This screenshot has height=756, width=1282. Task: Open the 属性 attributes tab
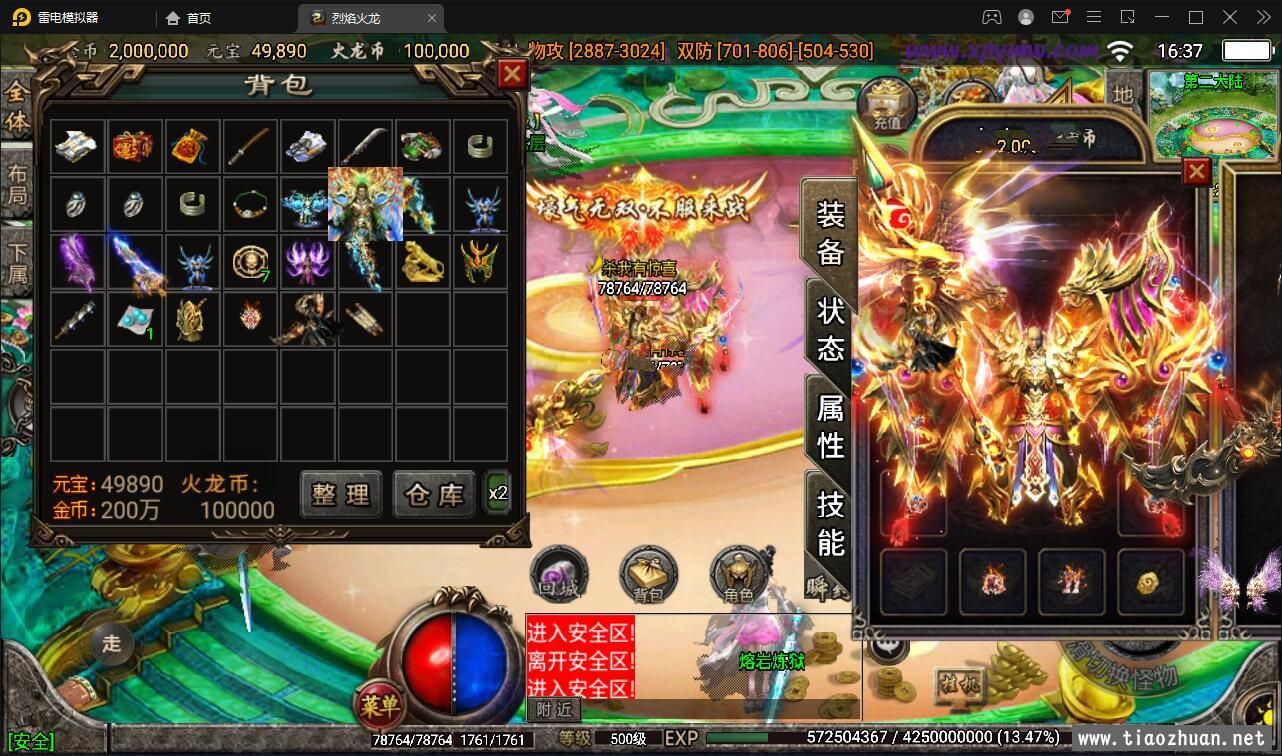(x=830, y=424)
